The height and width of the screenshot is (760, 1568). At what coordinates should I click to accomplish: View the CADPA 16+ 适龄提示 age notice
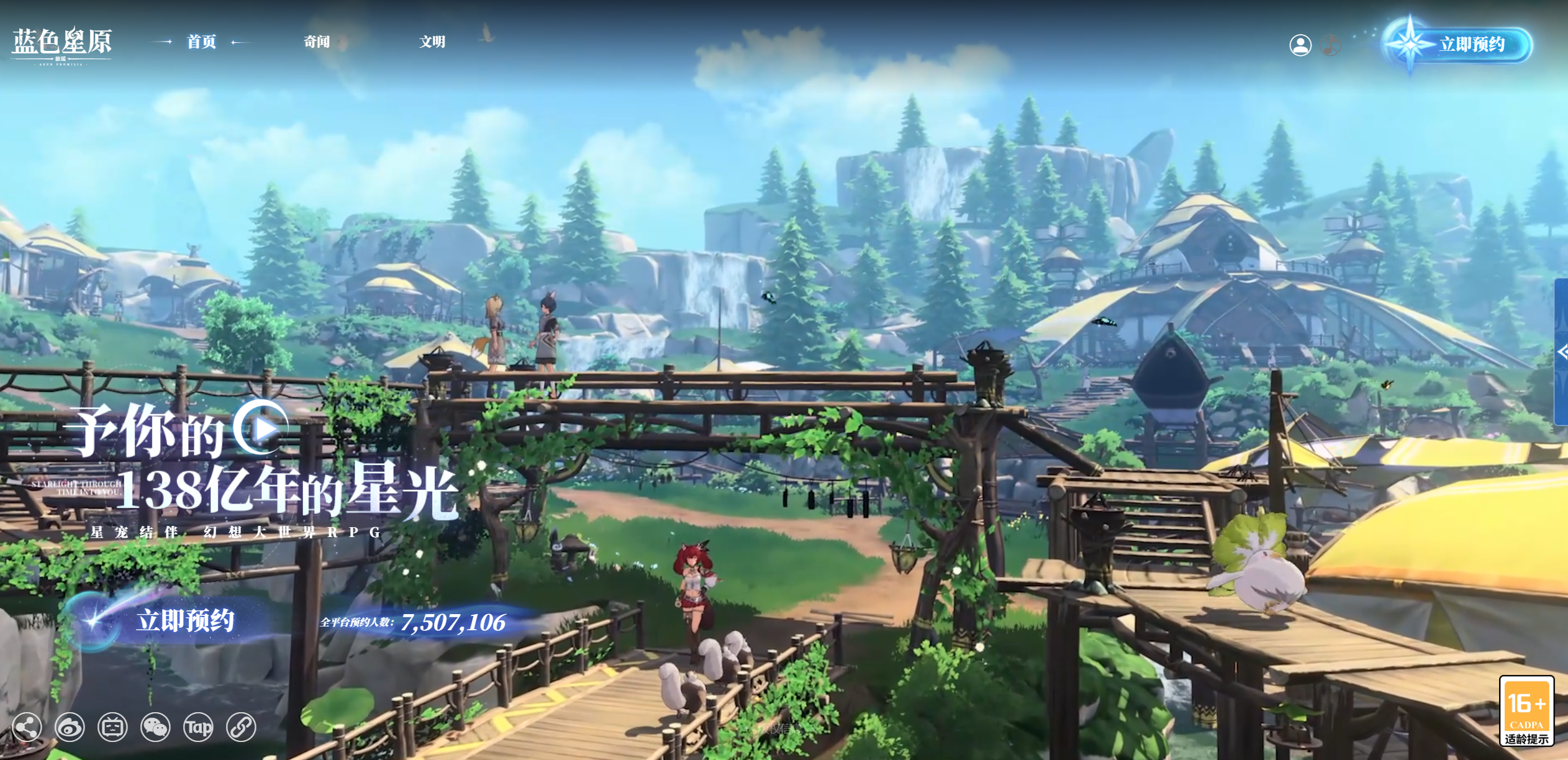(x=1526, y=712)
